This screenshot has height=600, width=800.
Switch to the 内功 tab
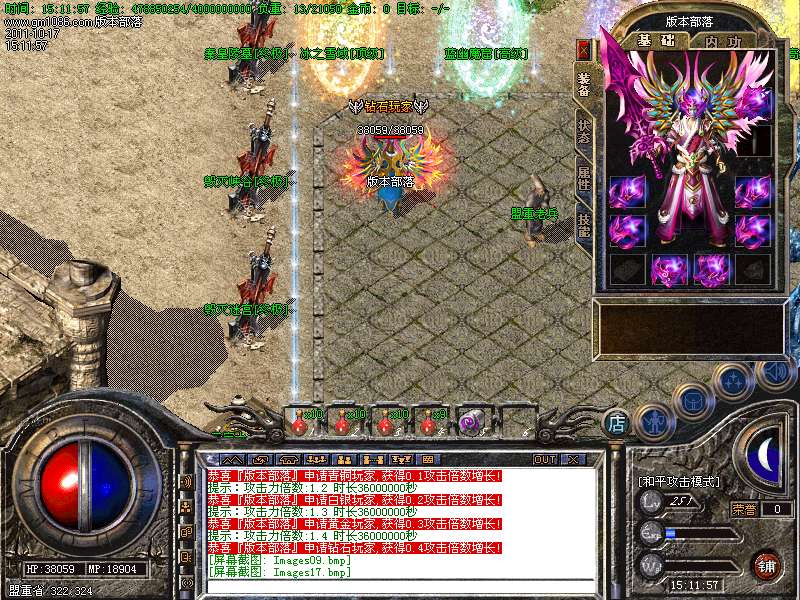click(724, 40)
